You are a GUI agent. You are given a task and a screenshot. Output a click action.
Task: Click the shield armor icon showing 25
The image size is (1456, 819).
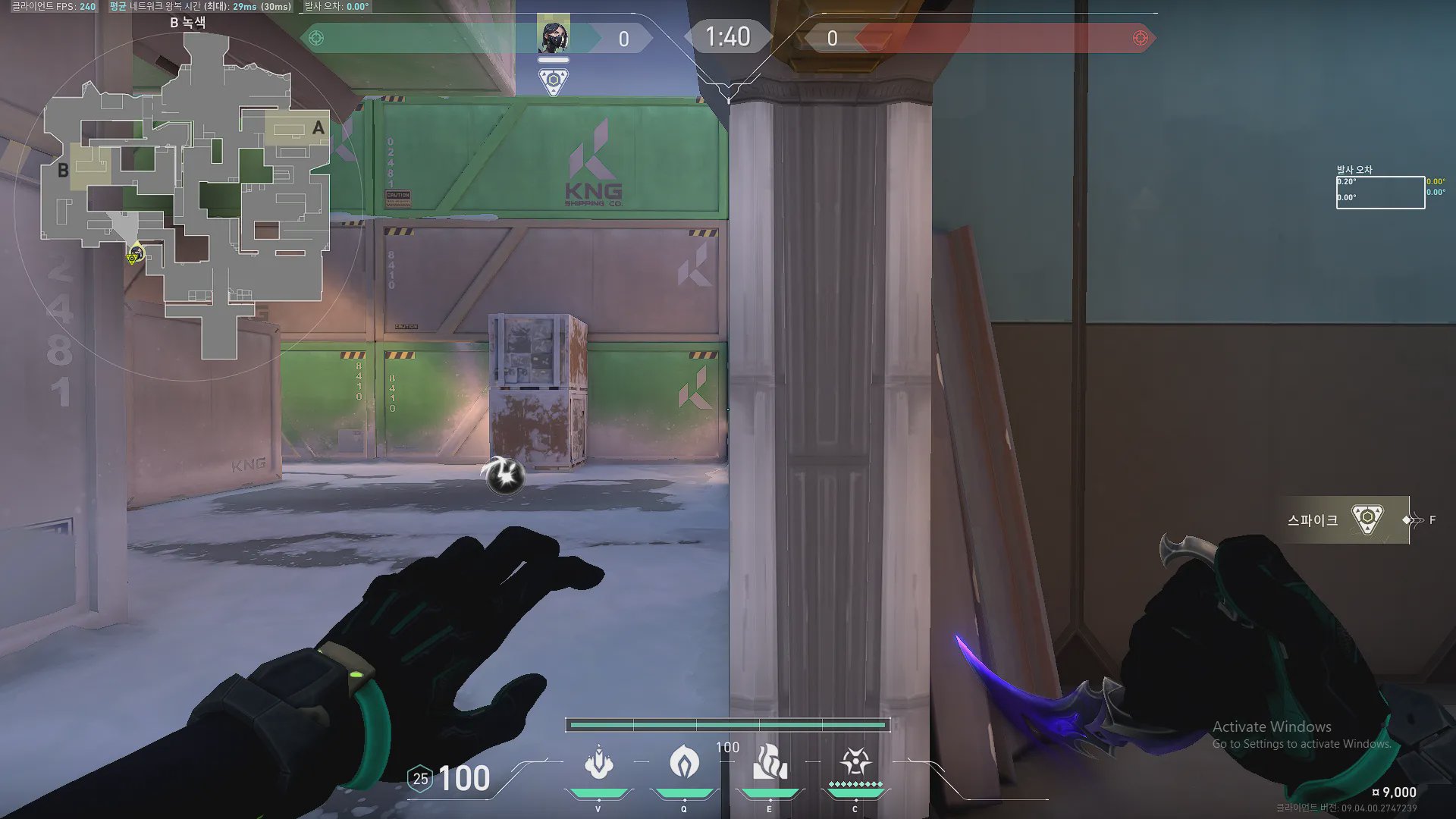420,779
